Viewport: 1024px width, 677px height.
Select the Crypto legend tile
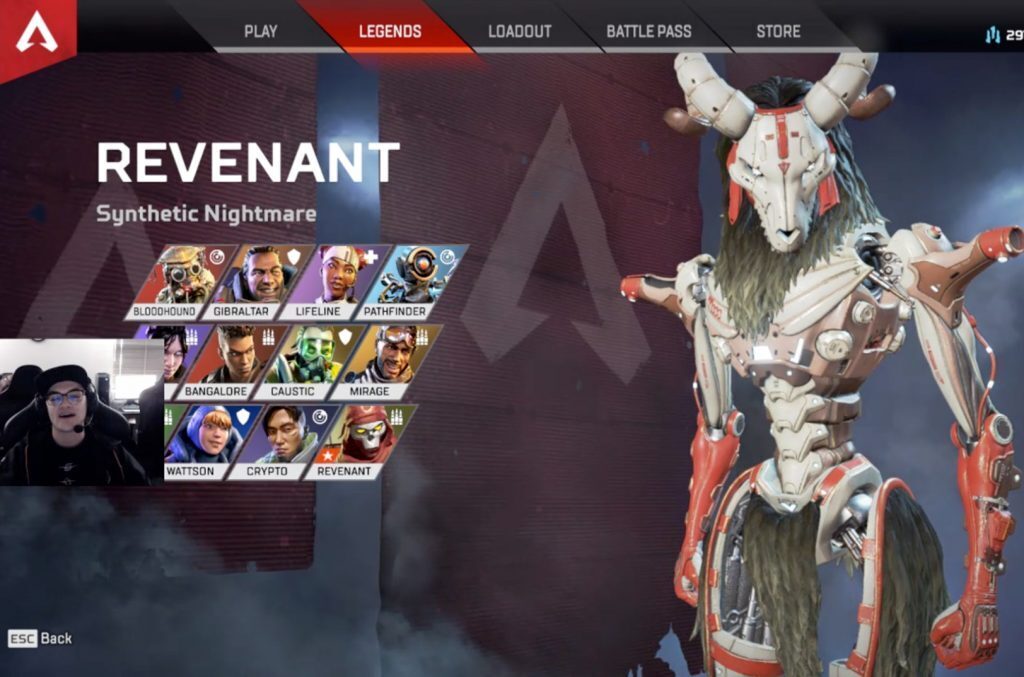(x=273, y=440)
